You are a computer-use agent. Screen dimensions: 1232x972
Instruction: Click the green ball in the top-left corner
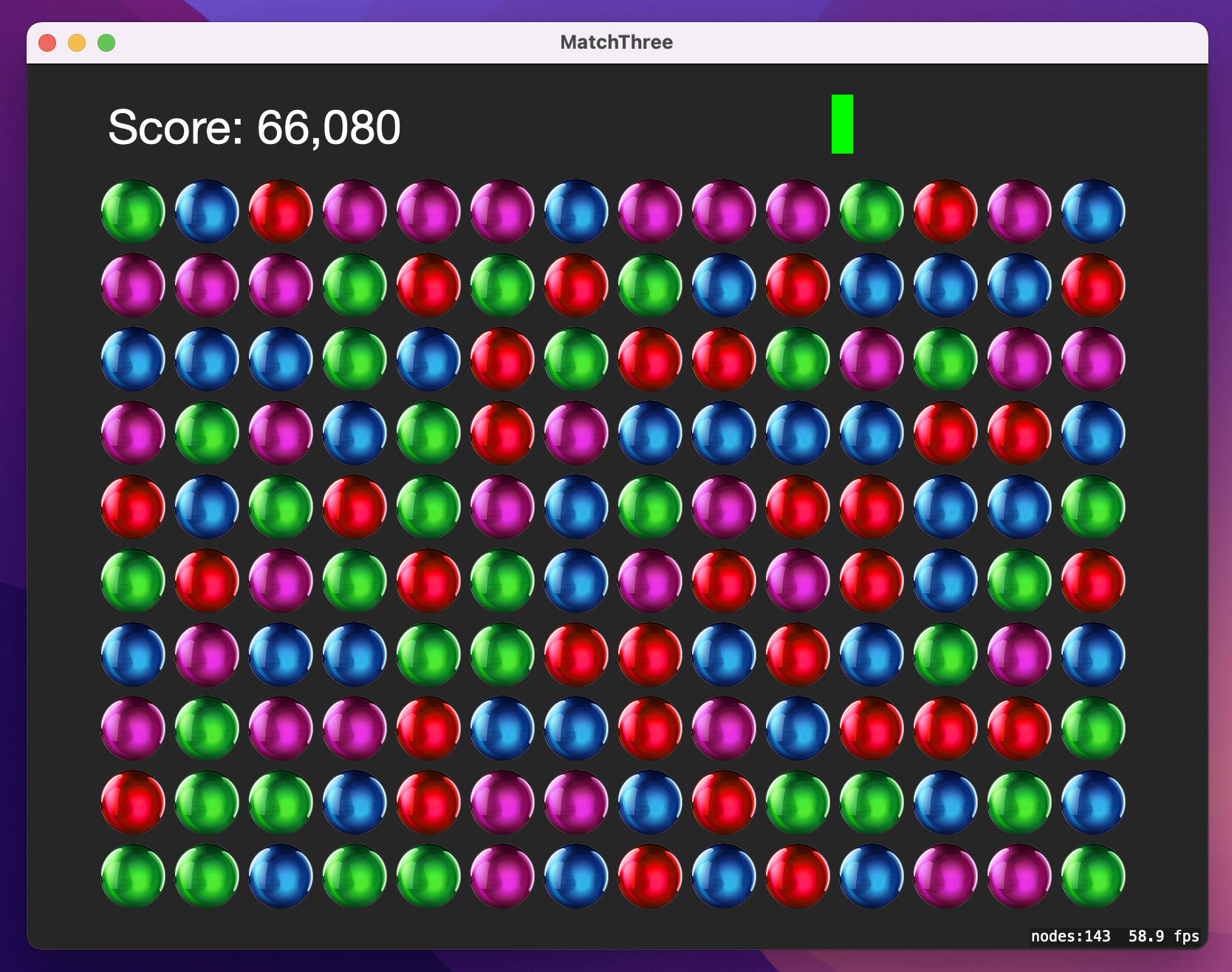[133, 211]
